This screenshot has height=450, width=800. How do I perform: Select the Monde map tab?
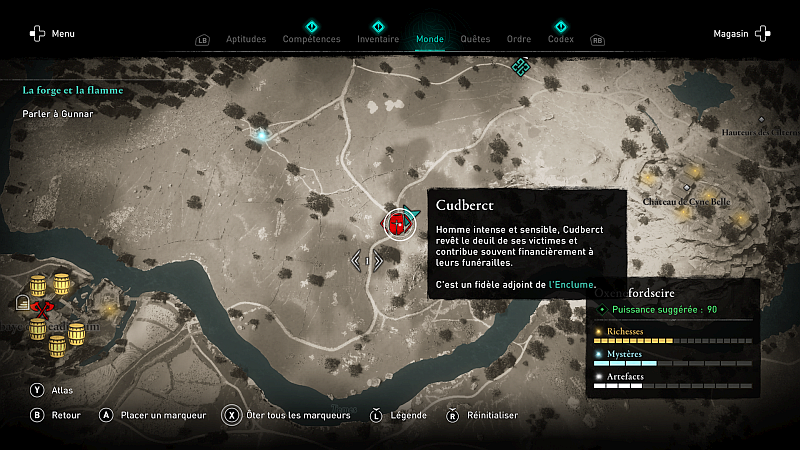tap(430, 39)
